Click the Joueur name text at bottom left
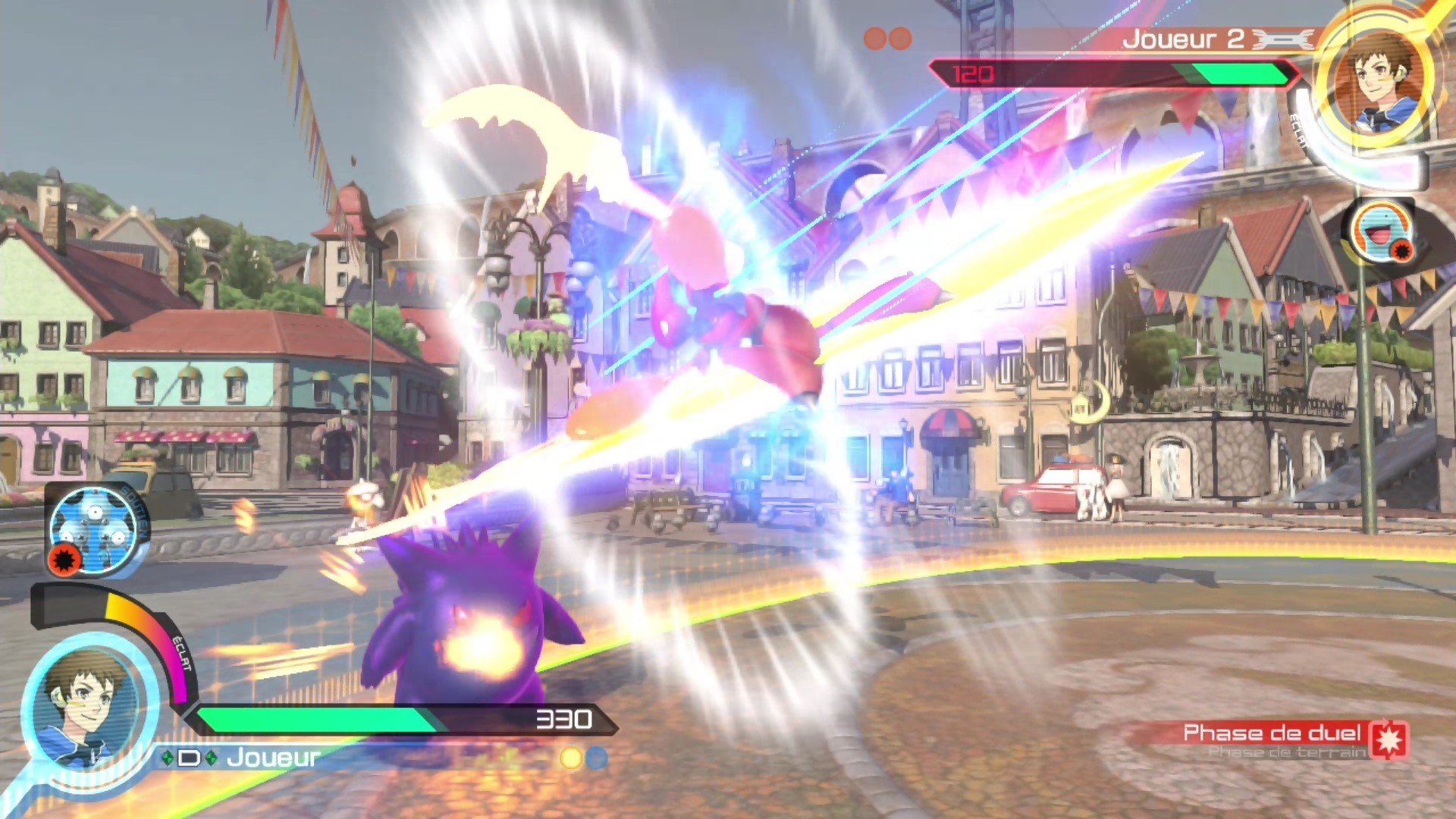The height and width of the screenshot is (819, 1456). (273, 759)
